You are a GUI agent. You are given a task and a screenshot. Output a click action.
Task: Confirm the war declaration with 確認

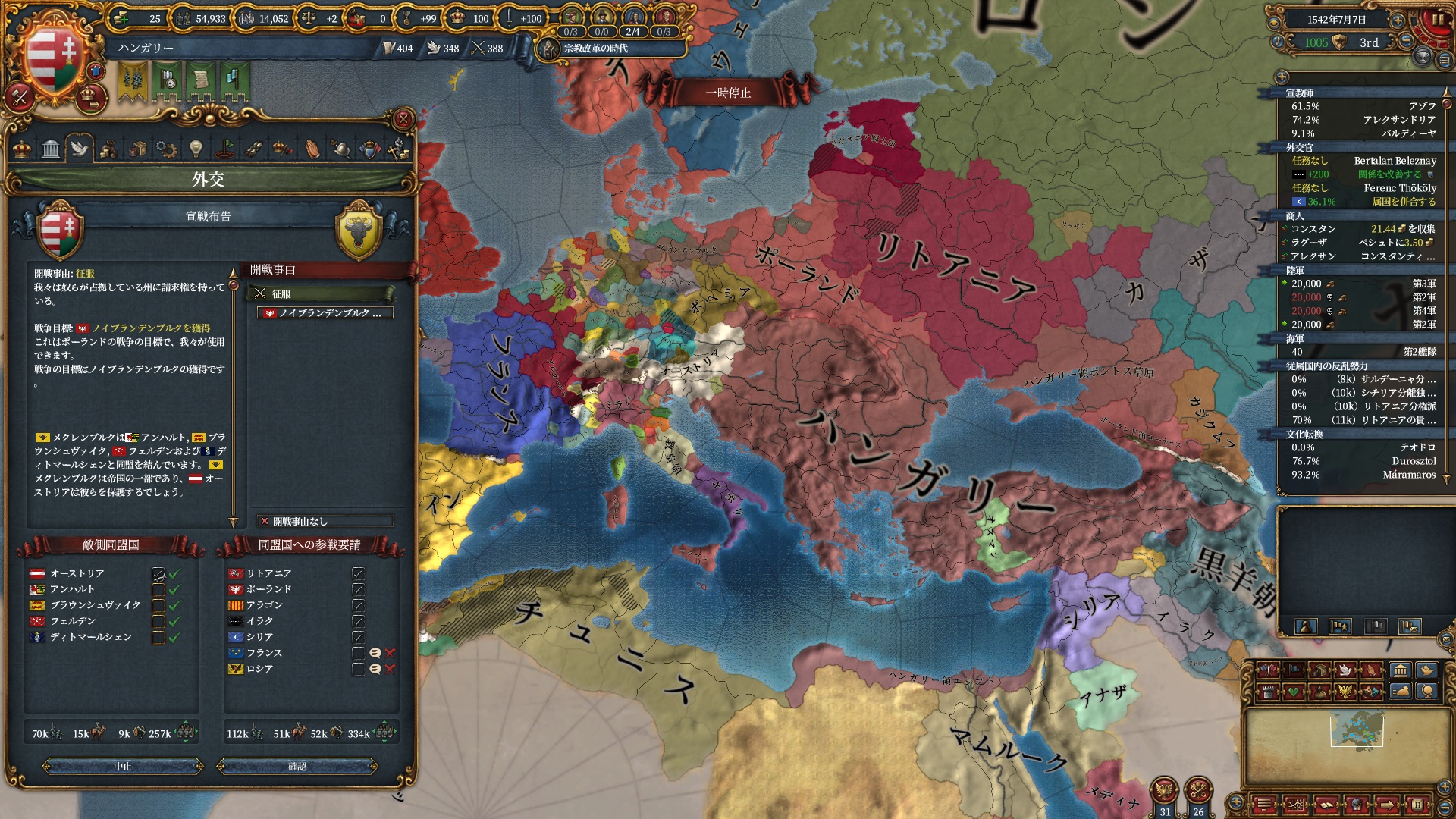[297, 767]
